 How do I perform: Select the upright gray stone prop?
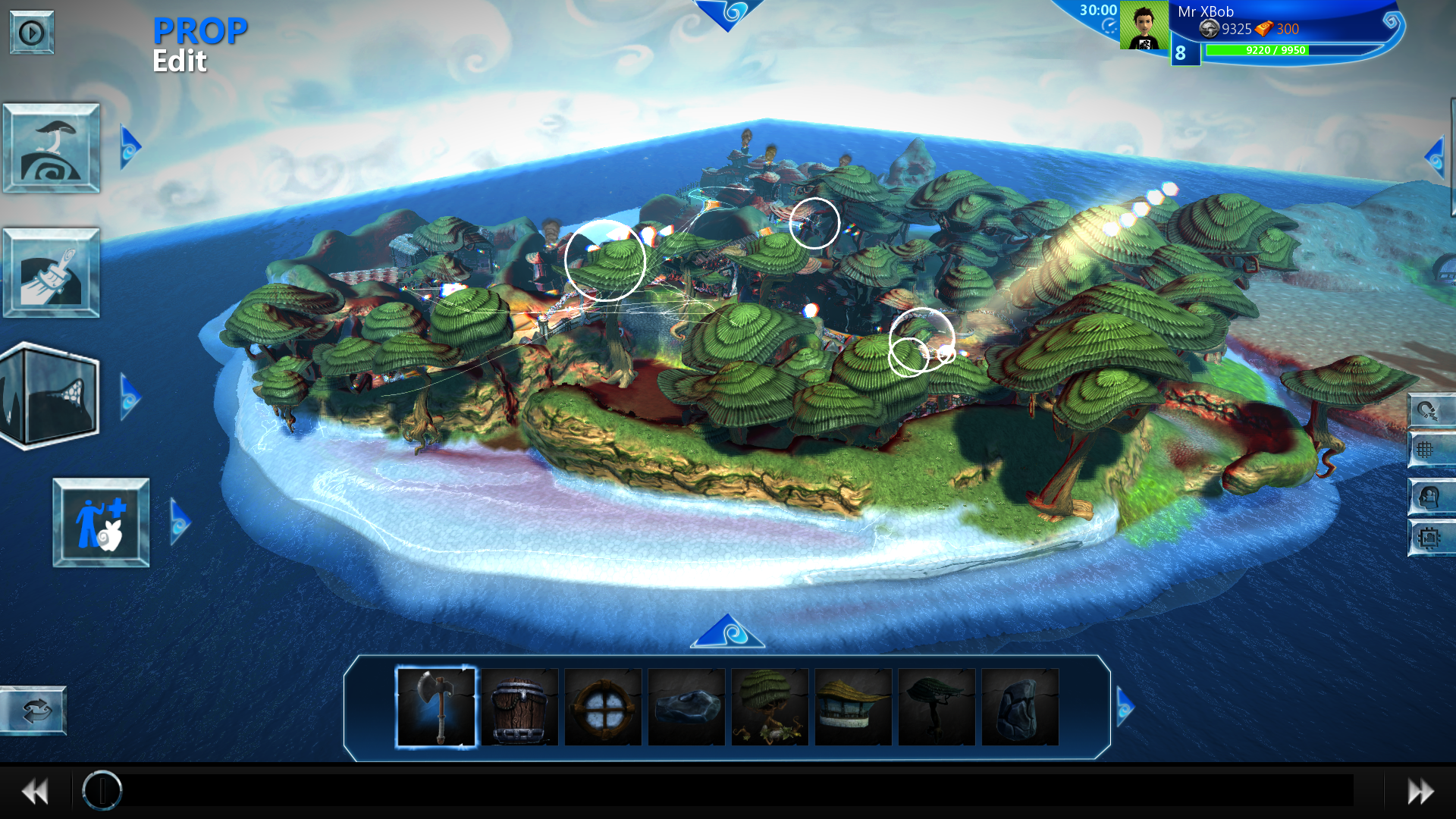click(x=1020, y=707)
